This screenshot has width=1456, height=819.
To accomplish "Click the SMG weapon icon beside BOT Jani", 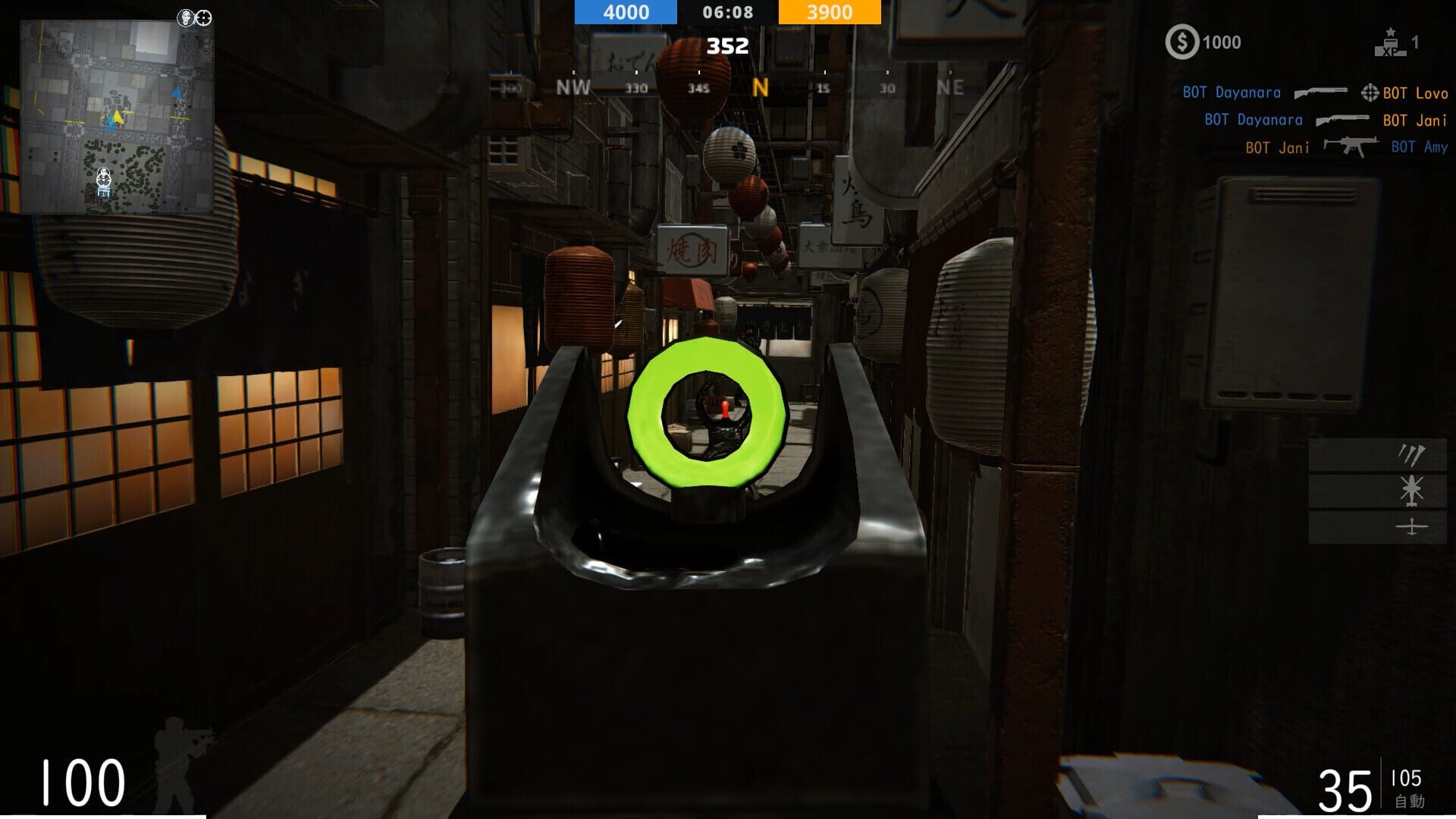I will click(1351, 146).
